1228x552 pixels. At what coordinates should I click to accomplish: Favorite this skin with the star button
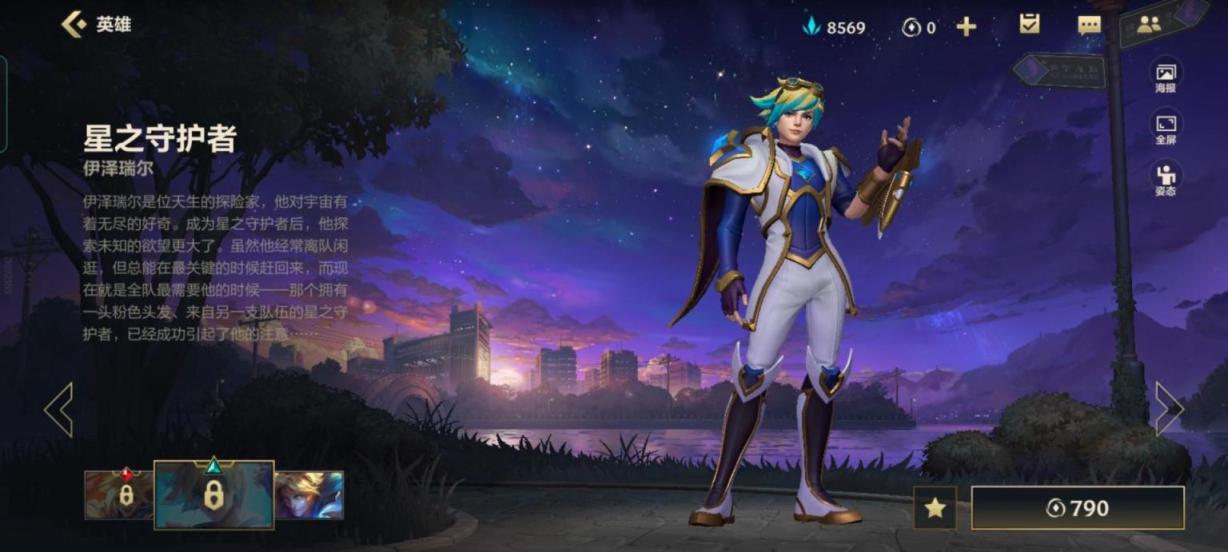pyautogui.click(x=935, y=508)
